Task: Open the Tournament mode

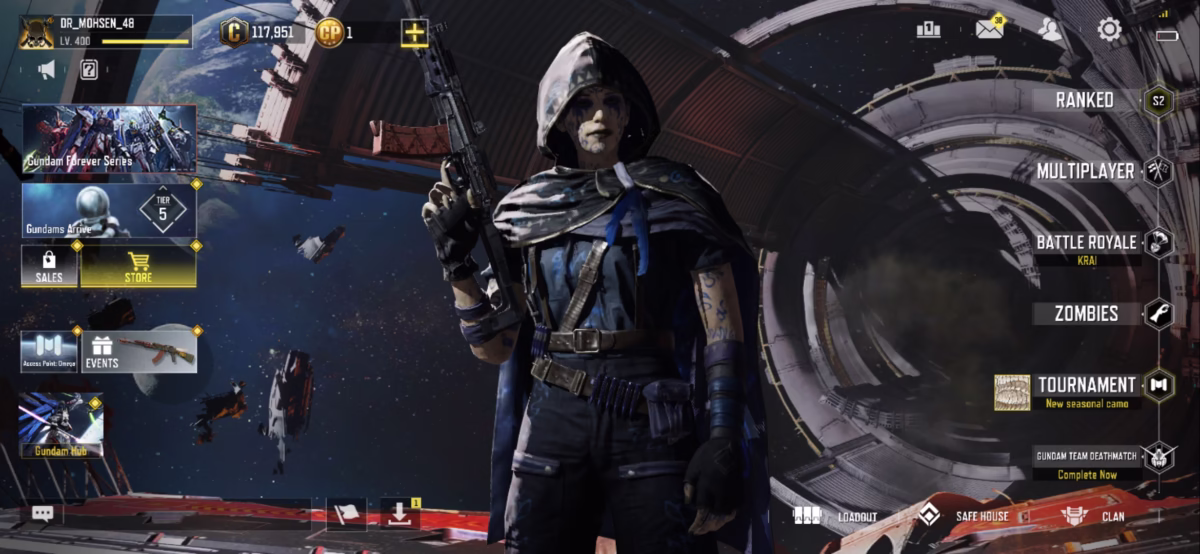Action: tap(1086, 386)
